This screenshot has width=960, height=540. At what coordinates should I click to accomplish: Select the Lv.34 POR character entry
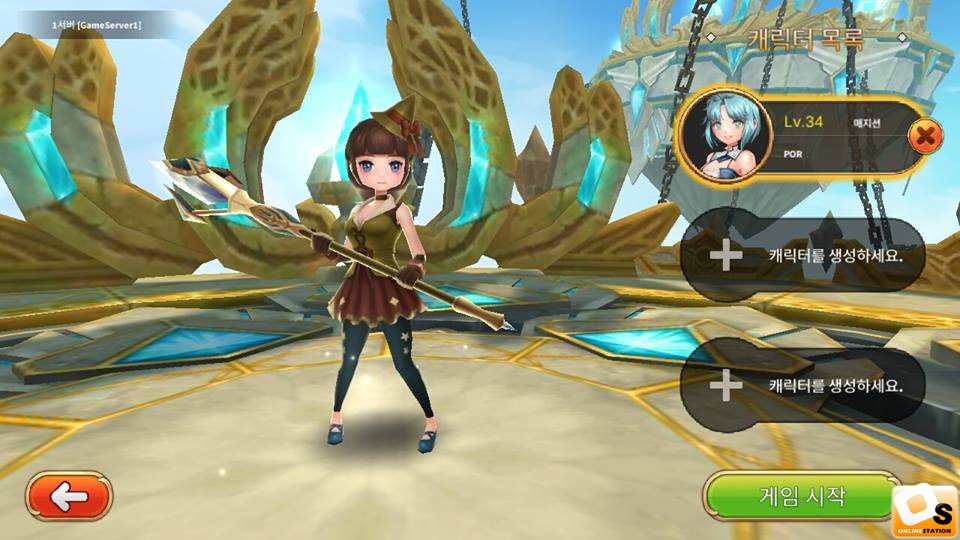tap(800, 137)
